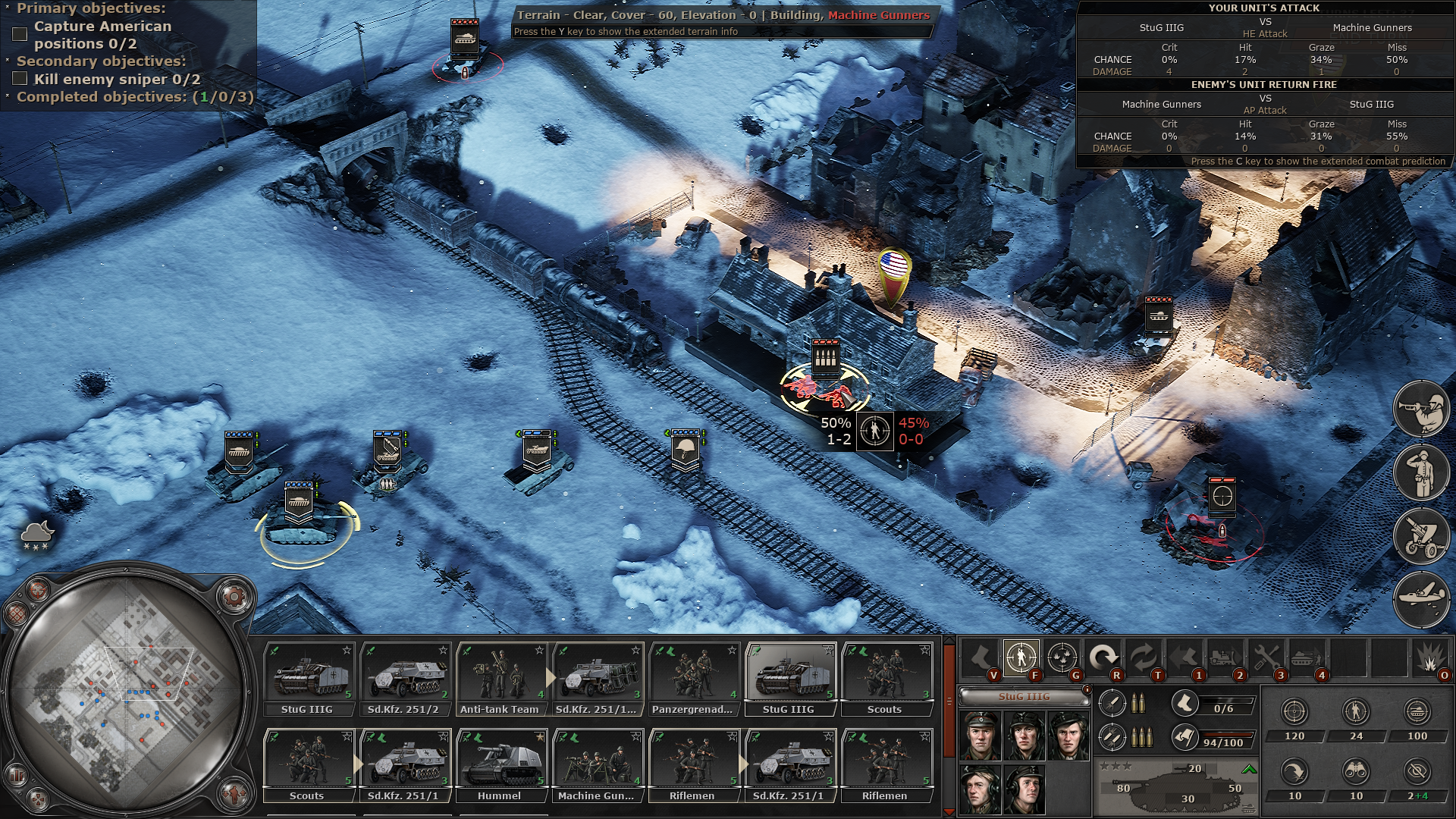Screen dimensions: 1456x819
Task: Request air support with the plane icon
Action: (x=1423, y=597)
